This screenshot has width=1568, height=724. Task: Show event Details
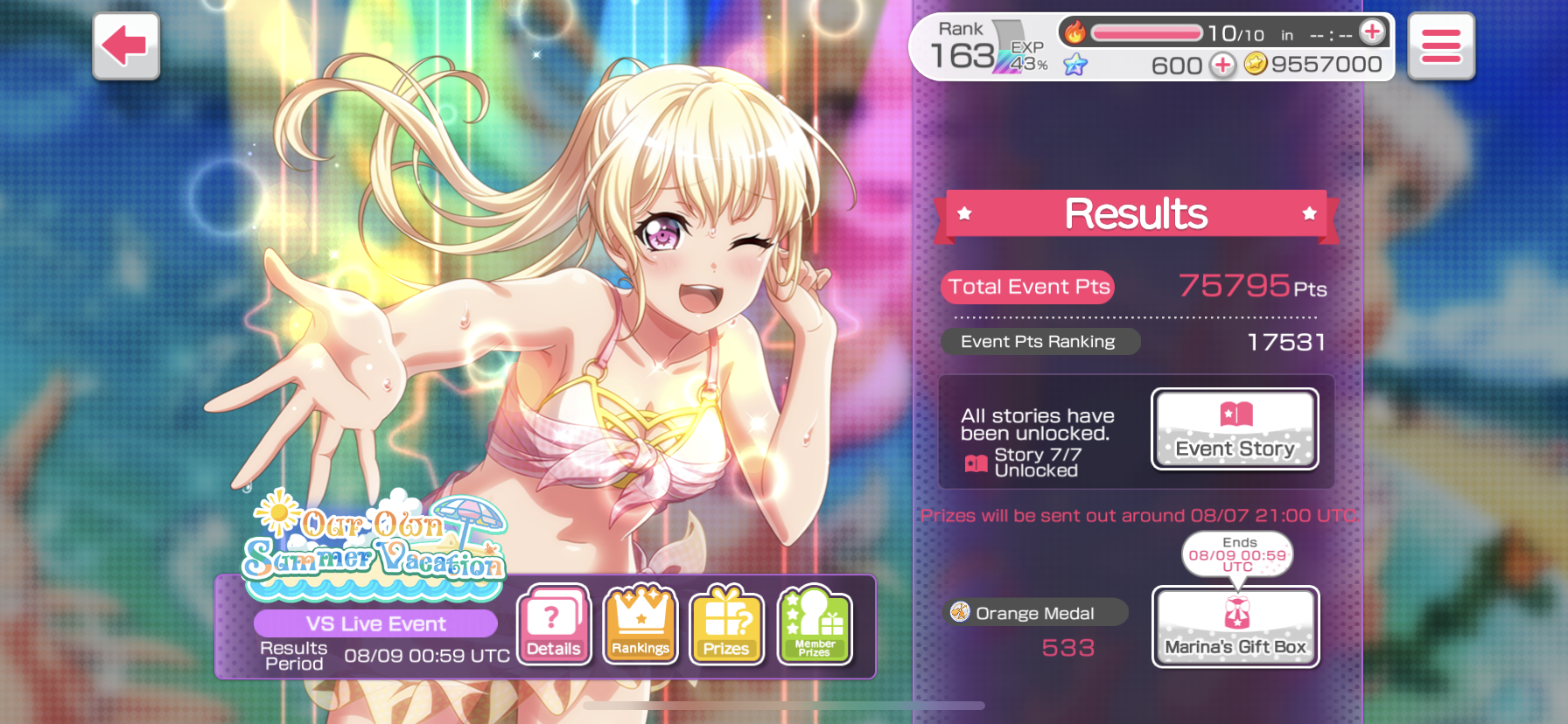click(554, 624)
